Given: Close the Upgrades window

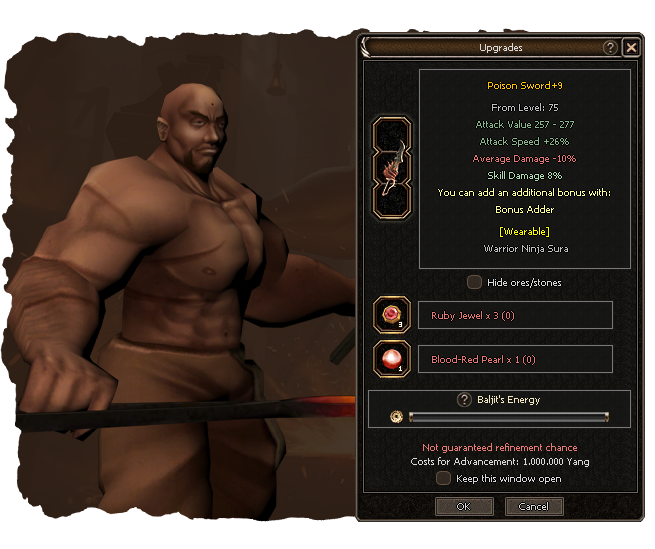Looking at the screenshot, I should (x=630, y=47).
